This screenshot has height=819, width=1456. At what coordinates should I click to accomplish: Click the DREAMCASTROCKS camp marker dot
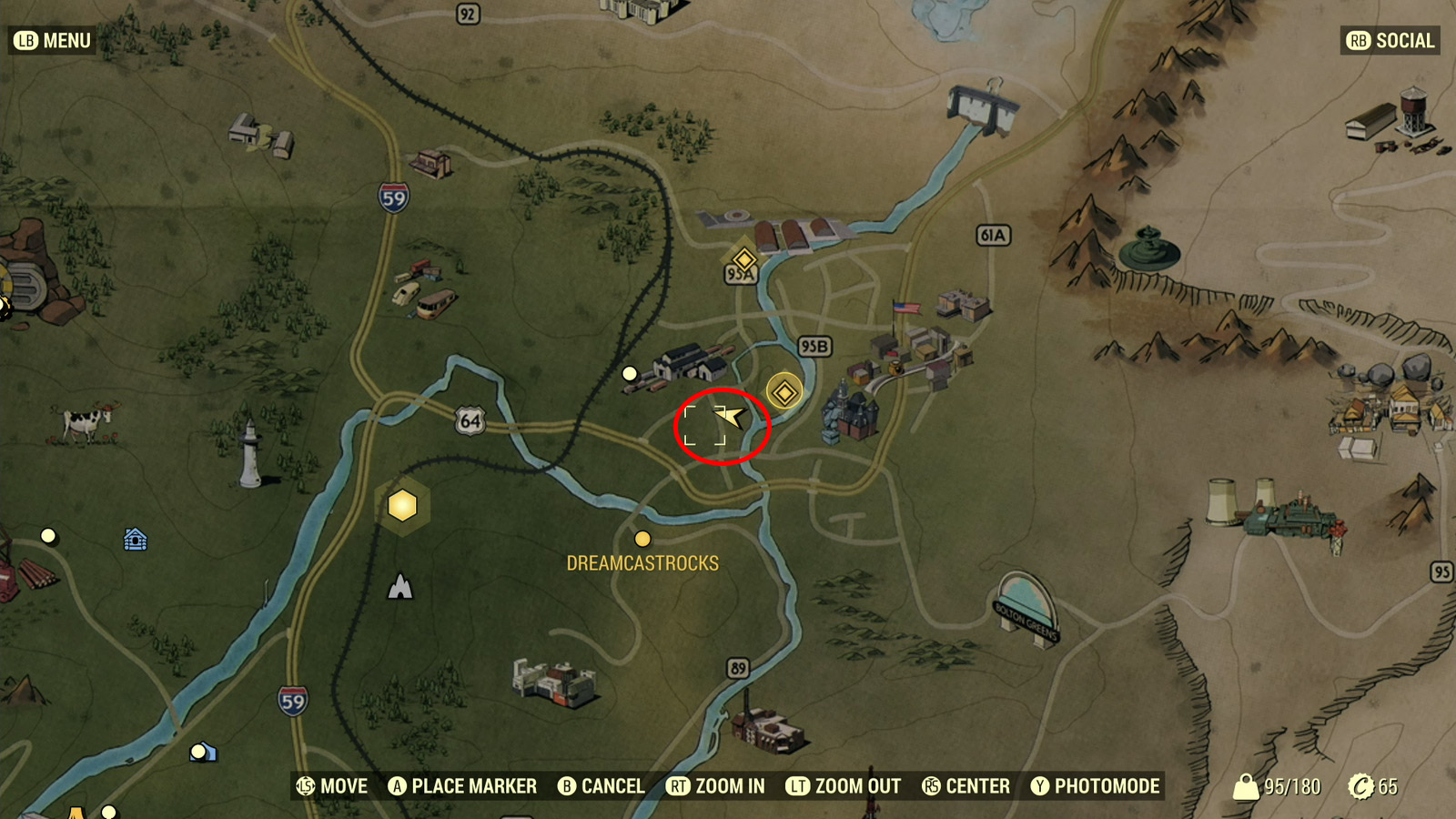pos(642,538)
